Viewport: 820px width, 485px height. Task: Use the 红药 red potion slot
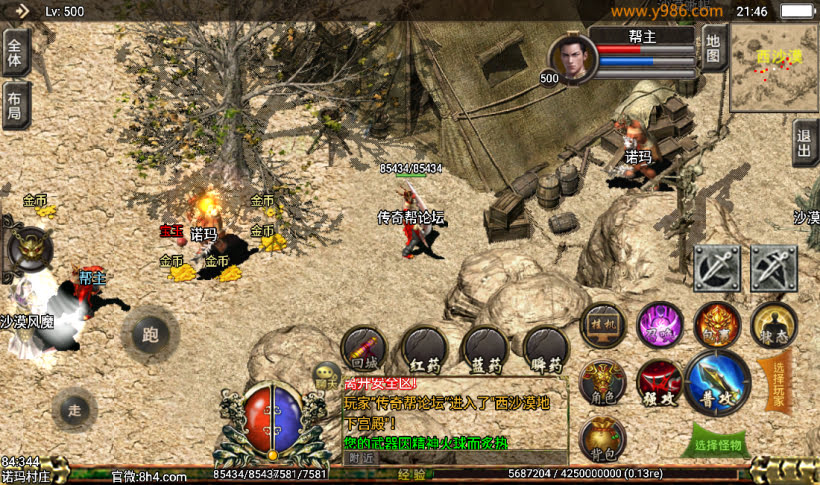click(x=424, y=350)
